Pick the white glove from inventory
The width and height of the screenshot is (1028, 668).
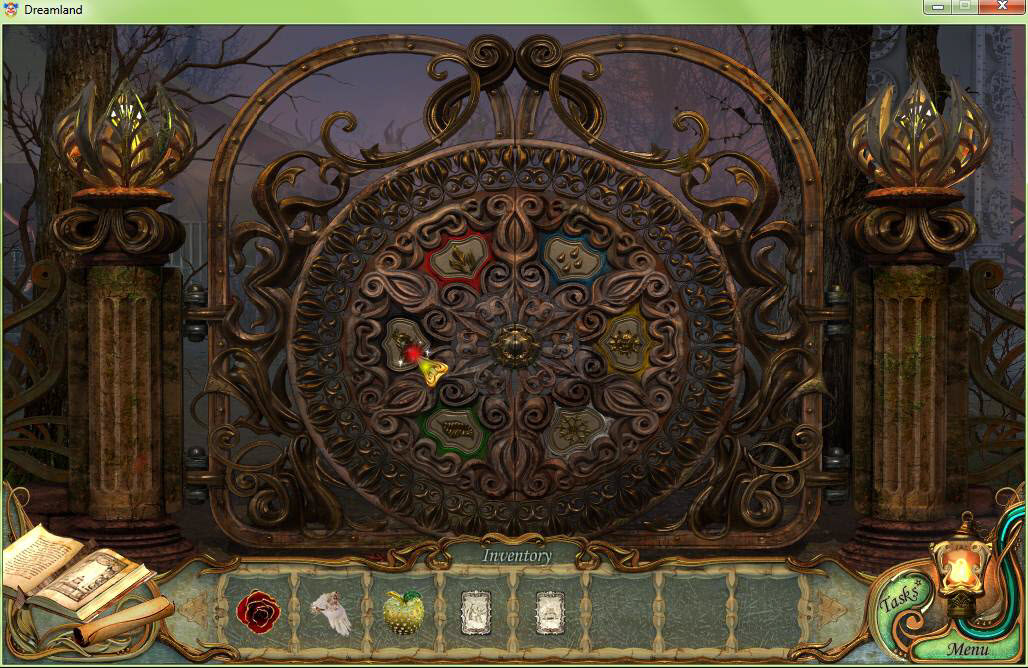click(x=332, y=612)
